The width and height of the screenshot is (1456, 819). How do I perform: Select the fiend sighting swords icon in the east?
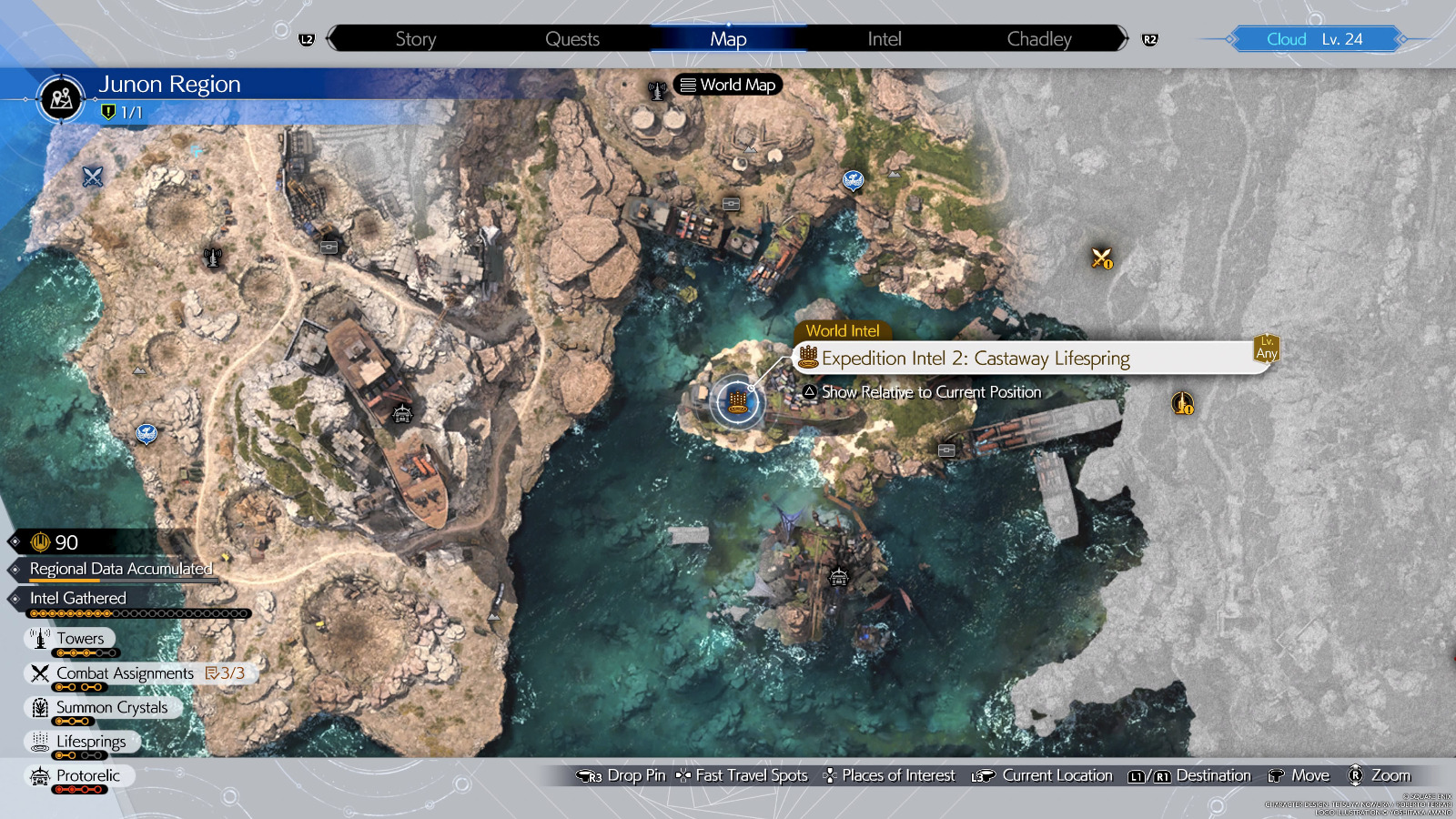click(x=1102, y=259)
